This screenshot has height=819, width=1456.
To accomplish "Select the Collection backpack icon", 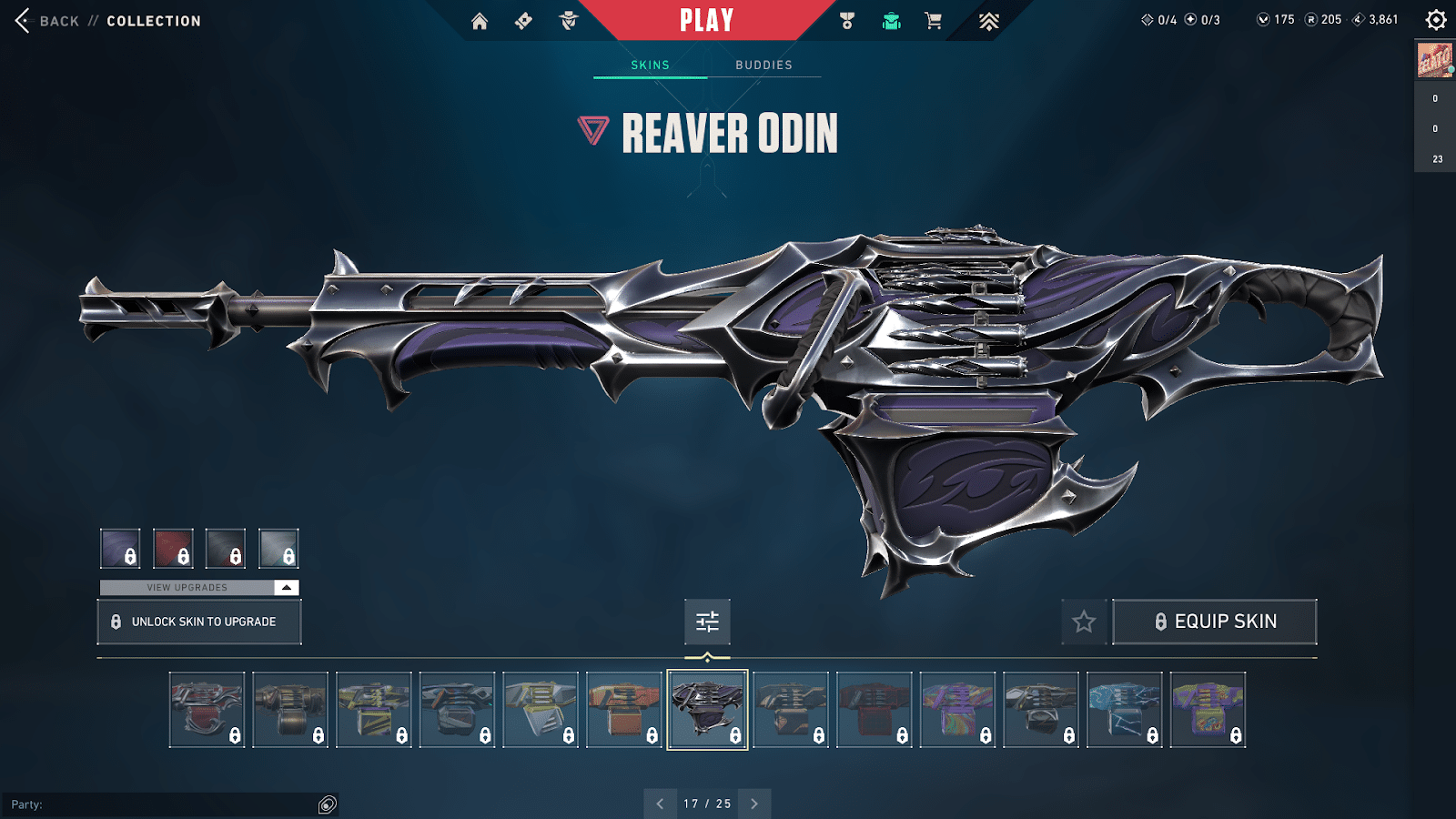I will click(890, 20).
